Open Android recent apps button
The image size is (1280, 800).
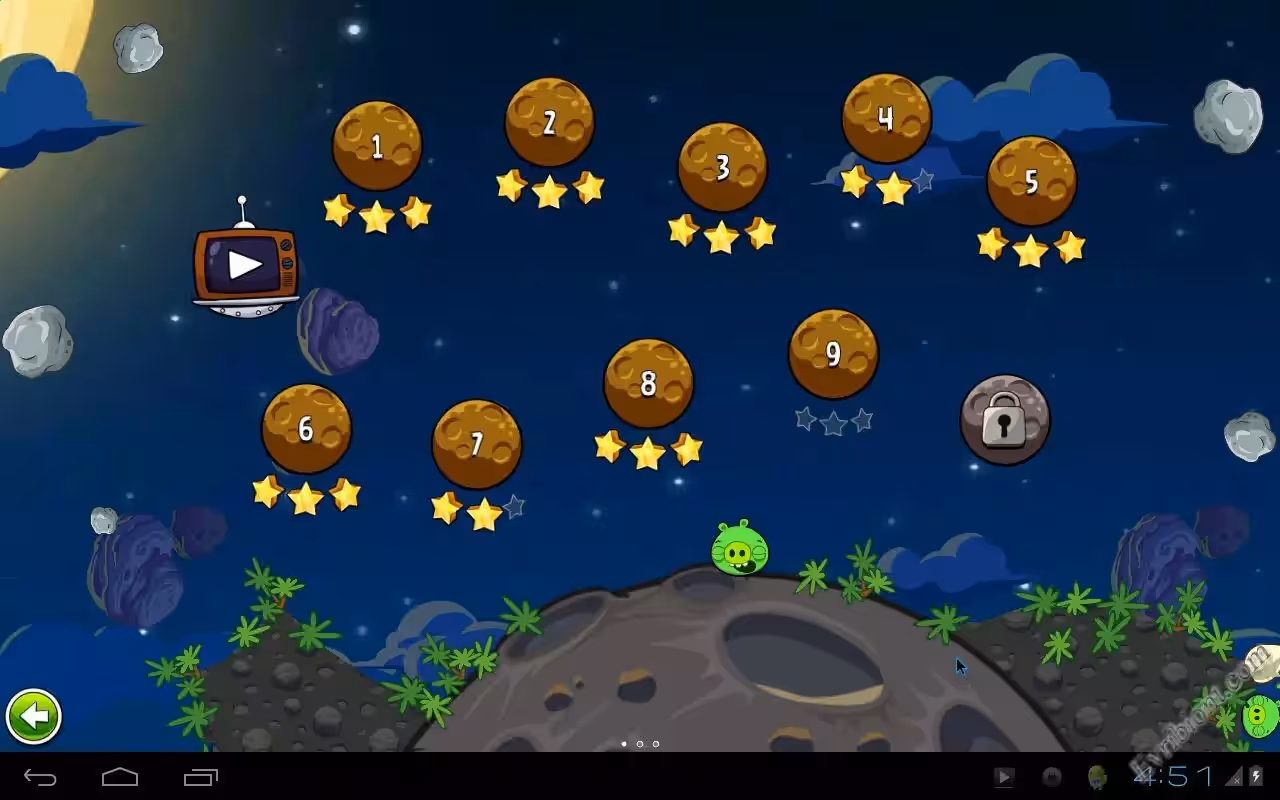coord(200,777)
